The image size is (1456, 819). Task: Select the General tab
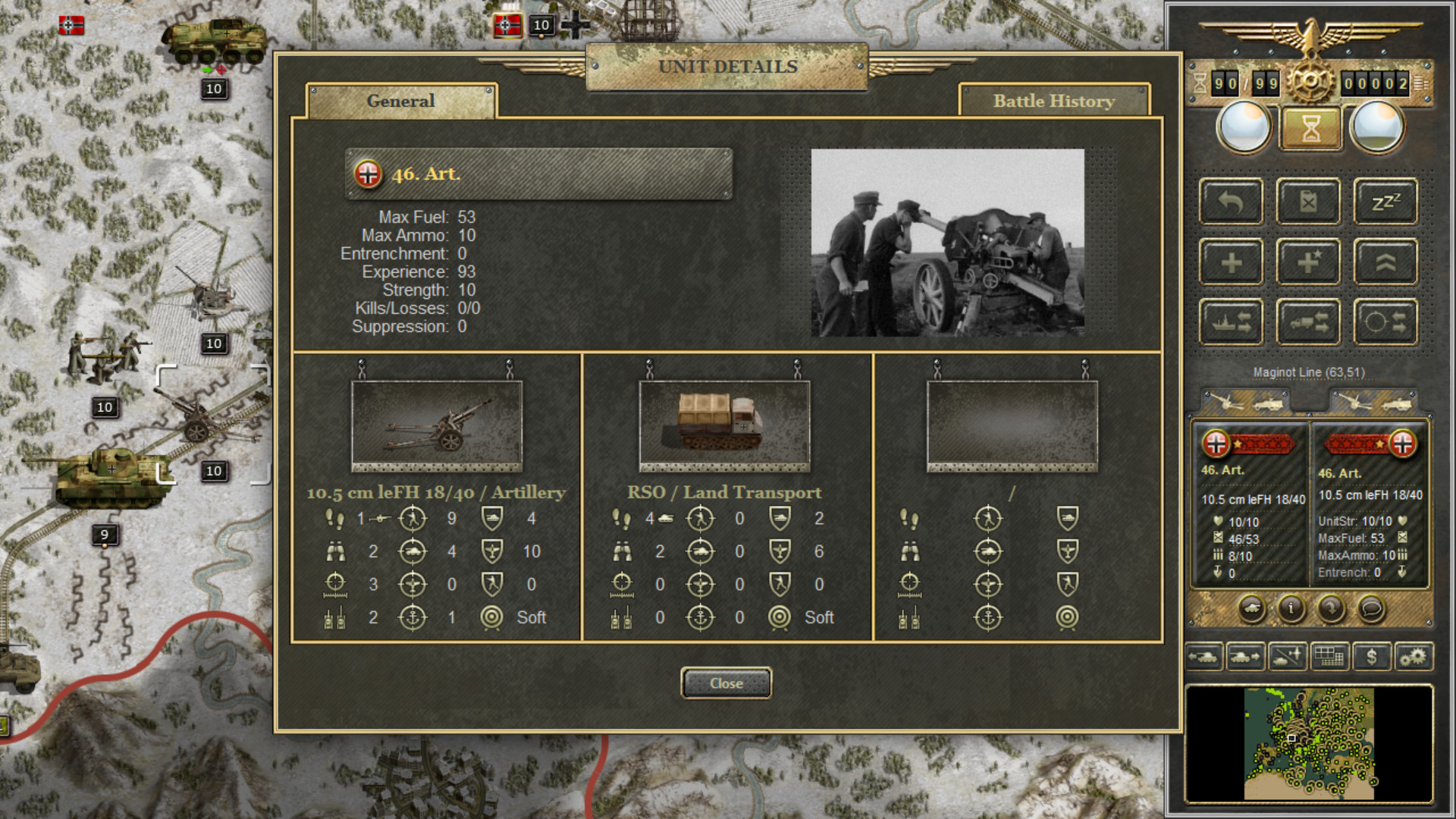click(400, 102)
